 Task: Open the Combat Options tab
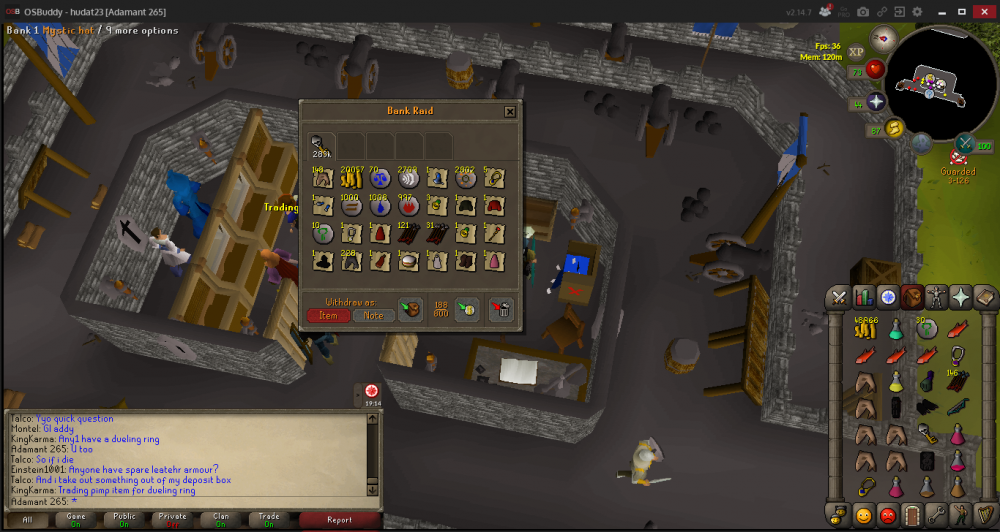pos(838,297)
